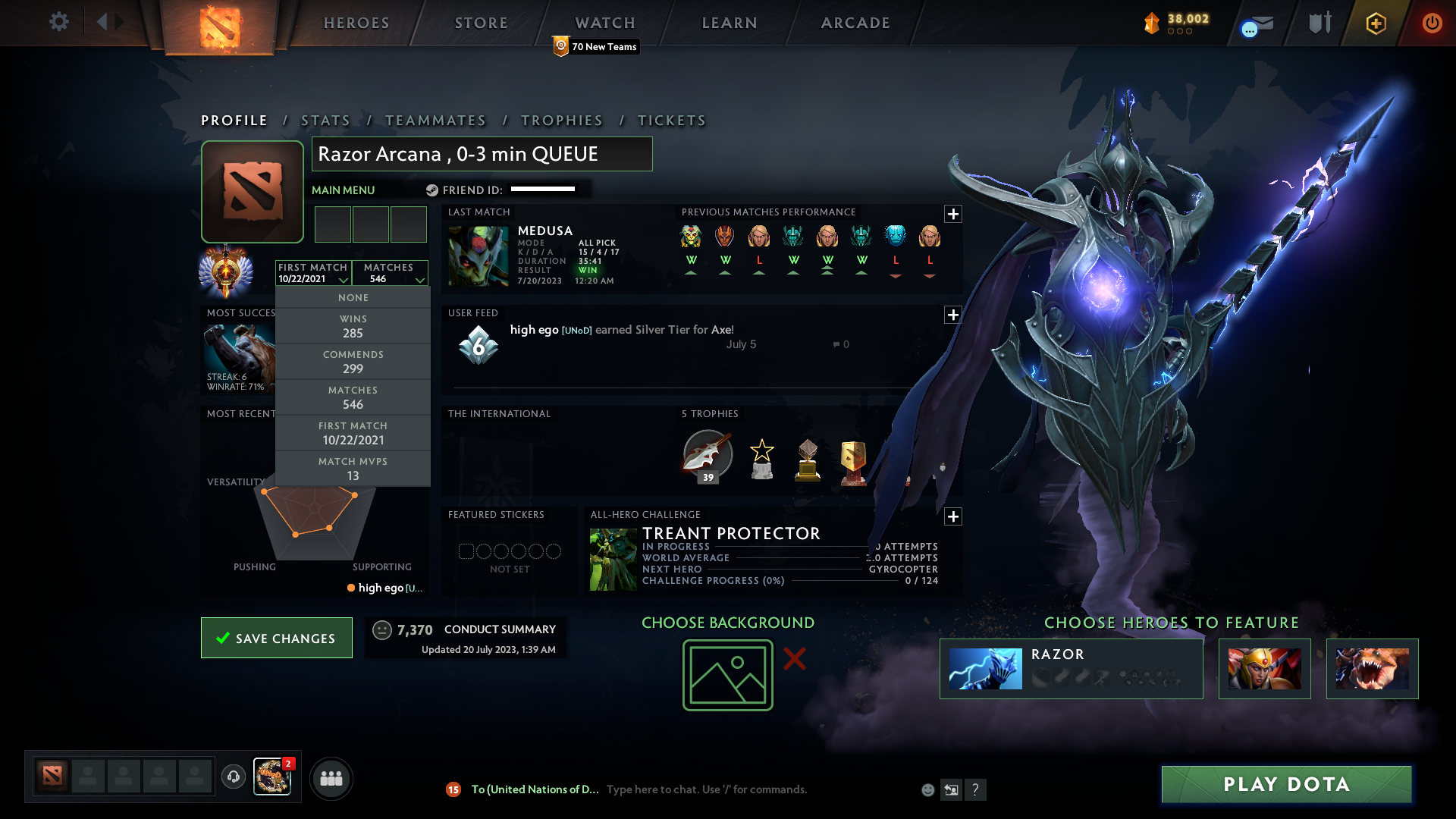The image size is (1456, 819).
Task: Select Match MVPs from stats dropdown
Action: 353,468
